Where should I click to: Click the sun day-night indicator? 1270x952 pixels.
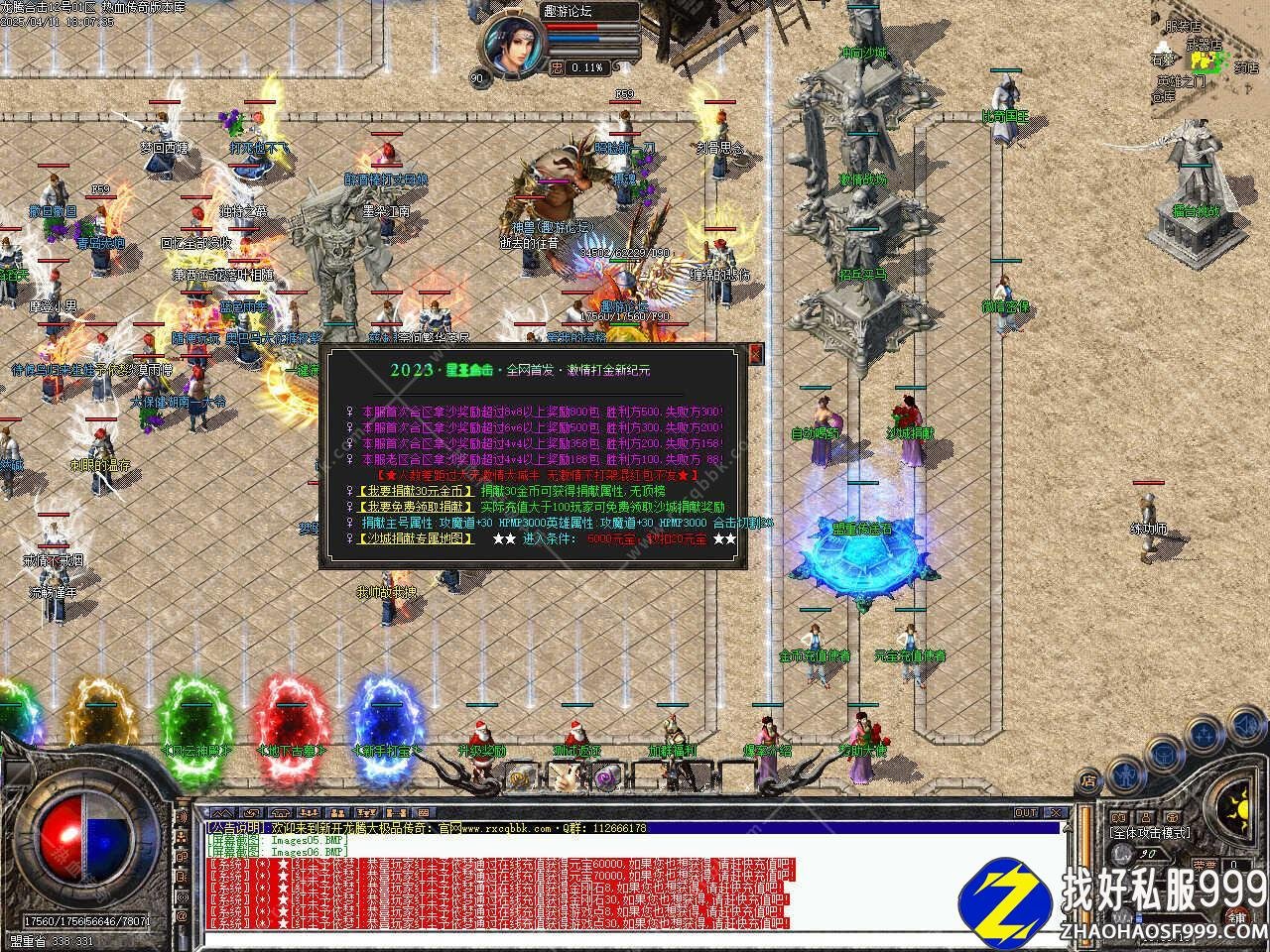point(1242,803)
